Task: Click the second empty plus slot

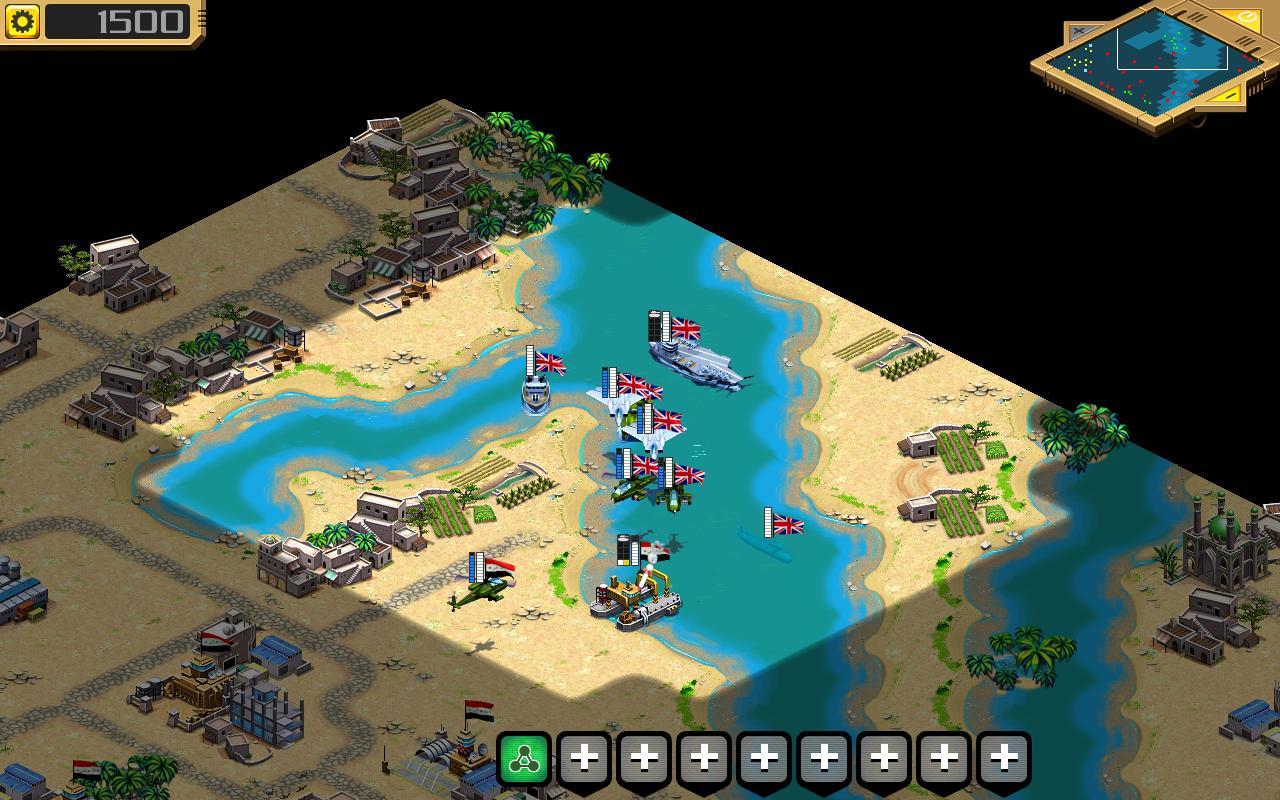Action: [x=646, y=760]
